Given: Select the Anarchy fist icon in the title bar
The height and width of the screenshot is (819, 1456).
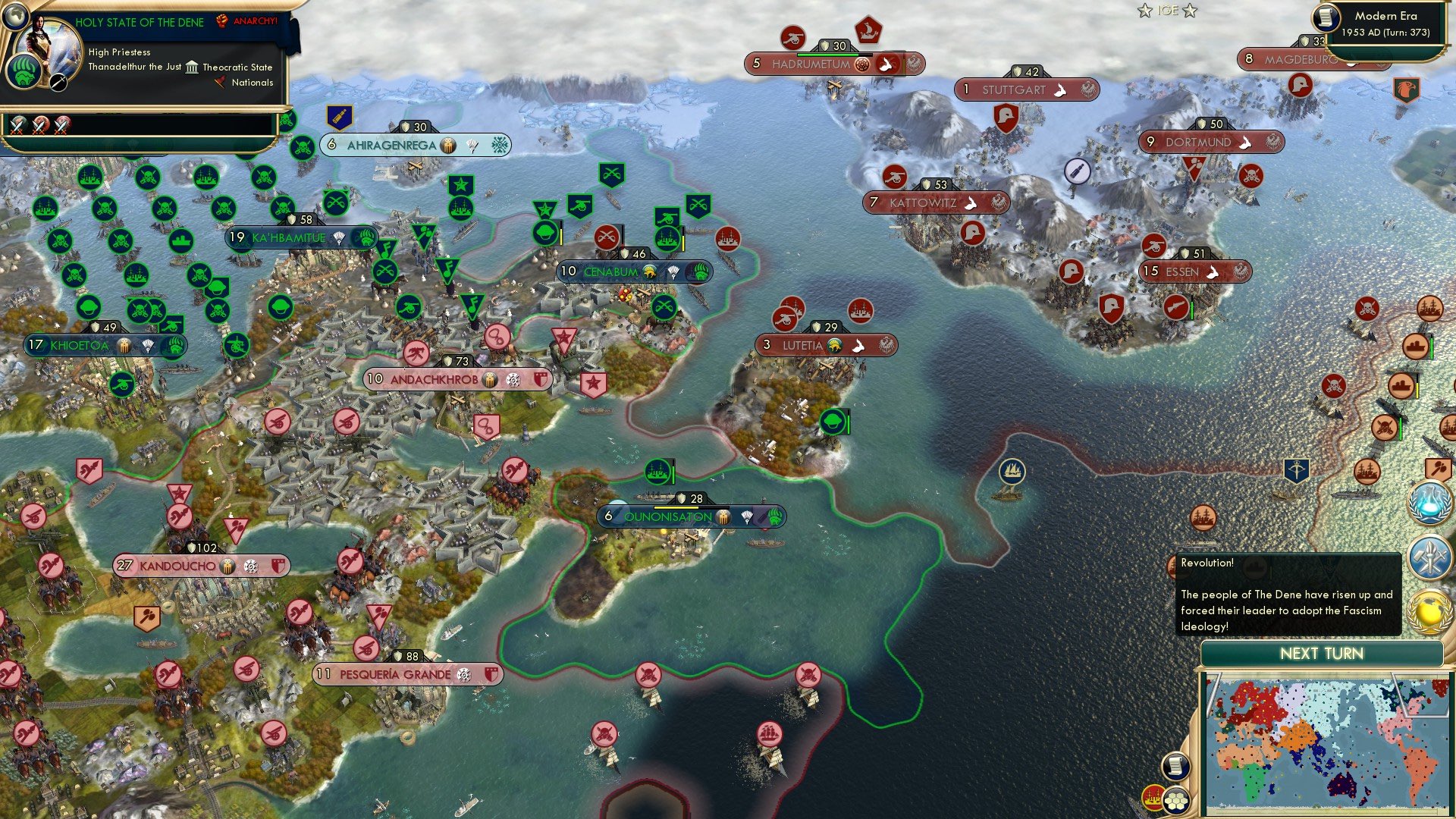Looking at the screenshot, I should tap(222, 21).
